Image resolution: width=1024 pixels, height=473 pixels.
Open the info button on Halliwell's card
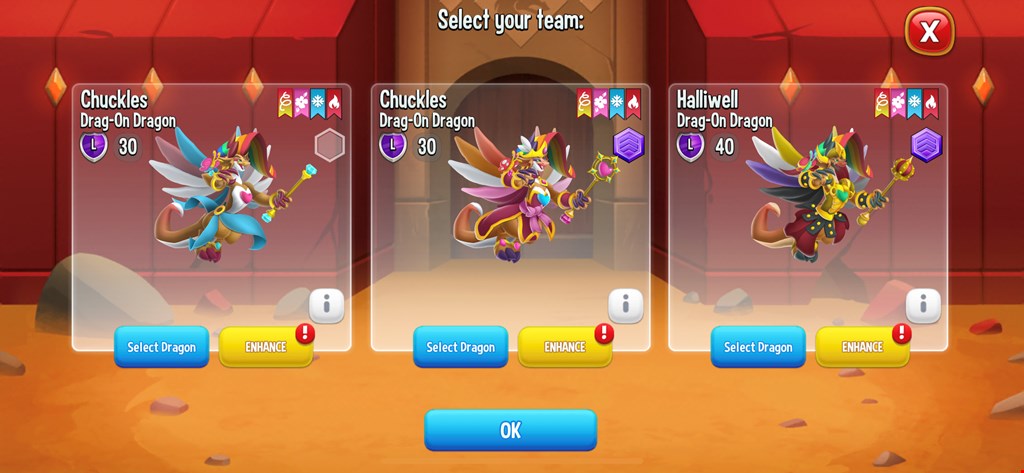(x=923, y=305)
